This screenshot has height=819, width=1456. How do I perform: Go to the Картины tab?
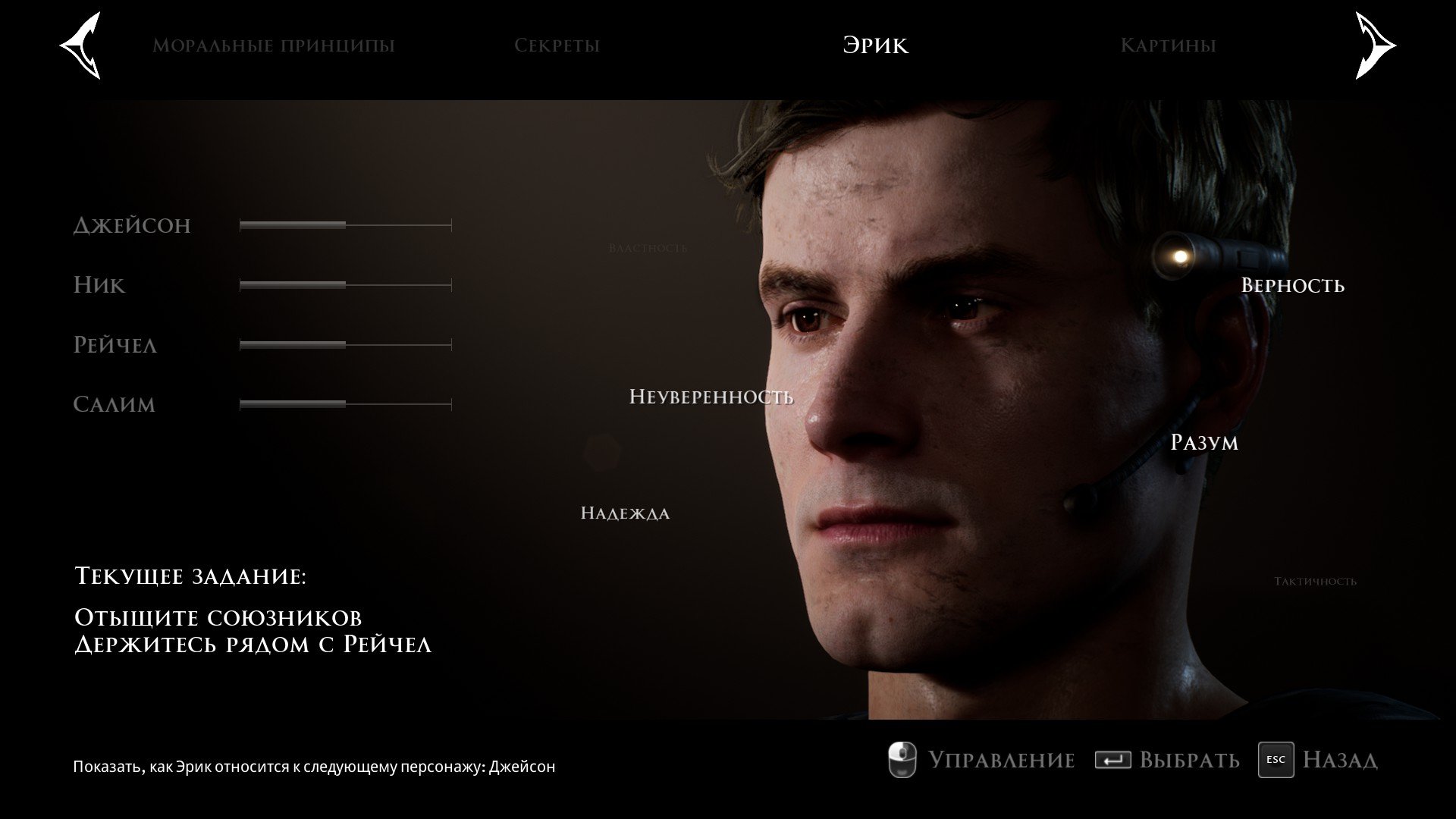pyautogui.click(x=1168, y=45)
